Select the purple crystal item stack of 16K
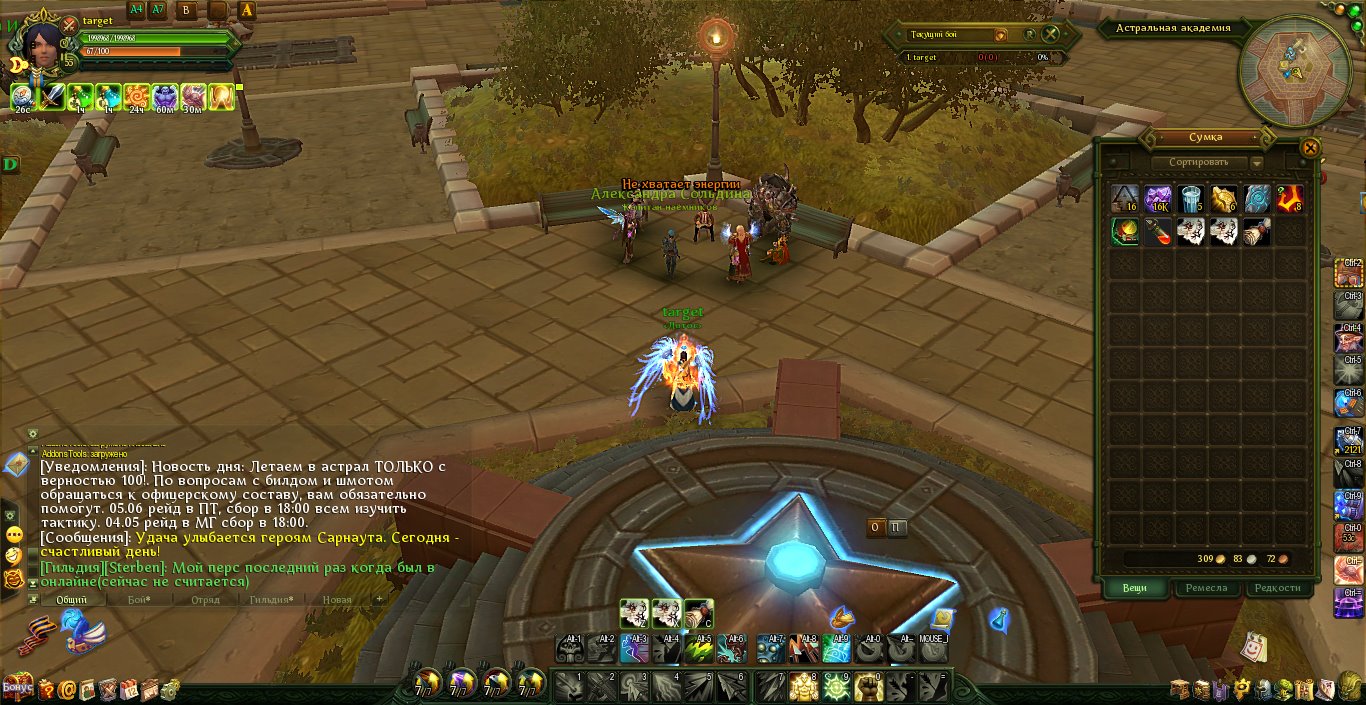The width and height of the screenshot is (1366, 705). coord(1158,199)
